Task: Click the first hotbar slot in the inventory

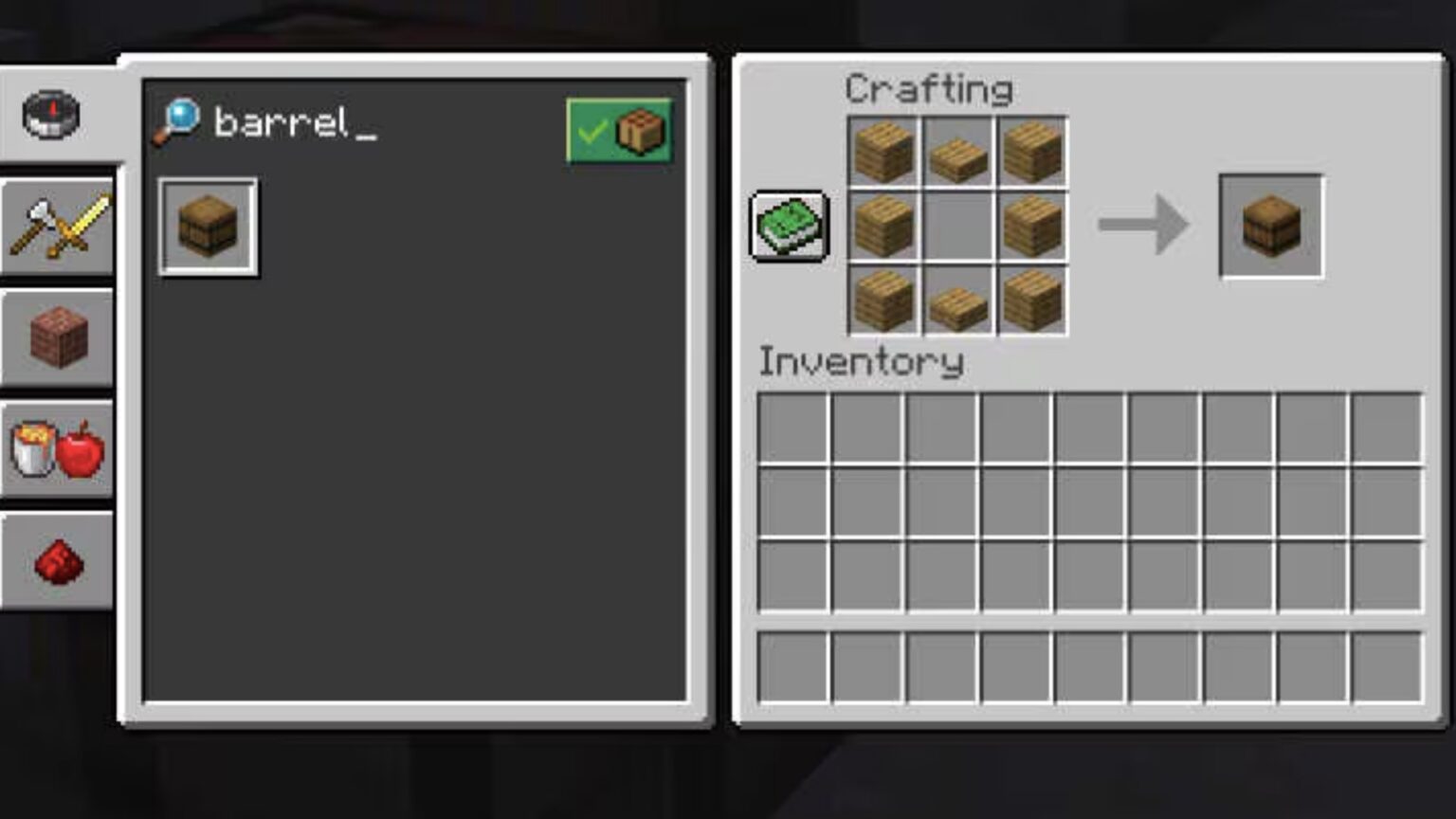Action: click(x=794, y=666)
